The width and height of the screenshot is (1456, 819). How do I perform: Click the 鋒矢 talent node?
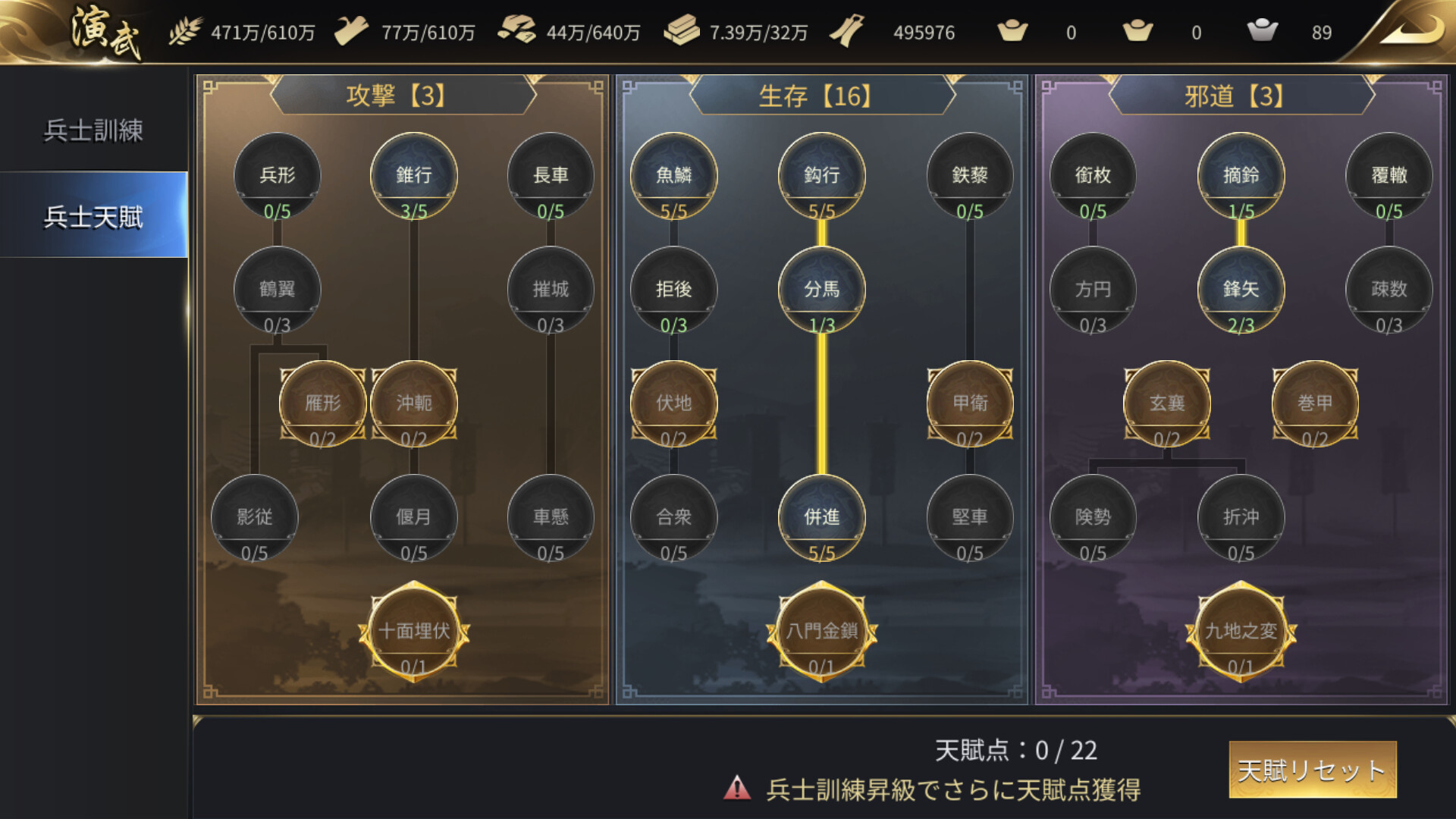(1241, 288)
